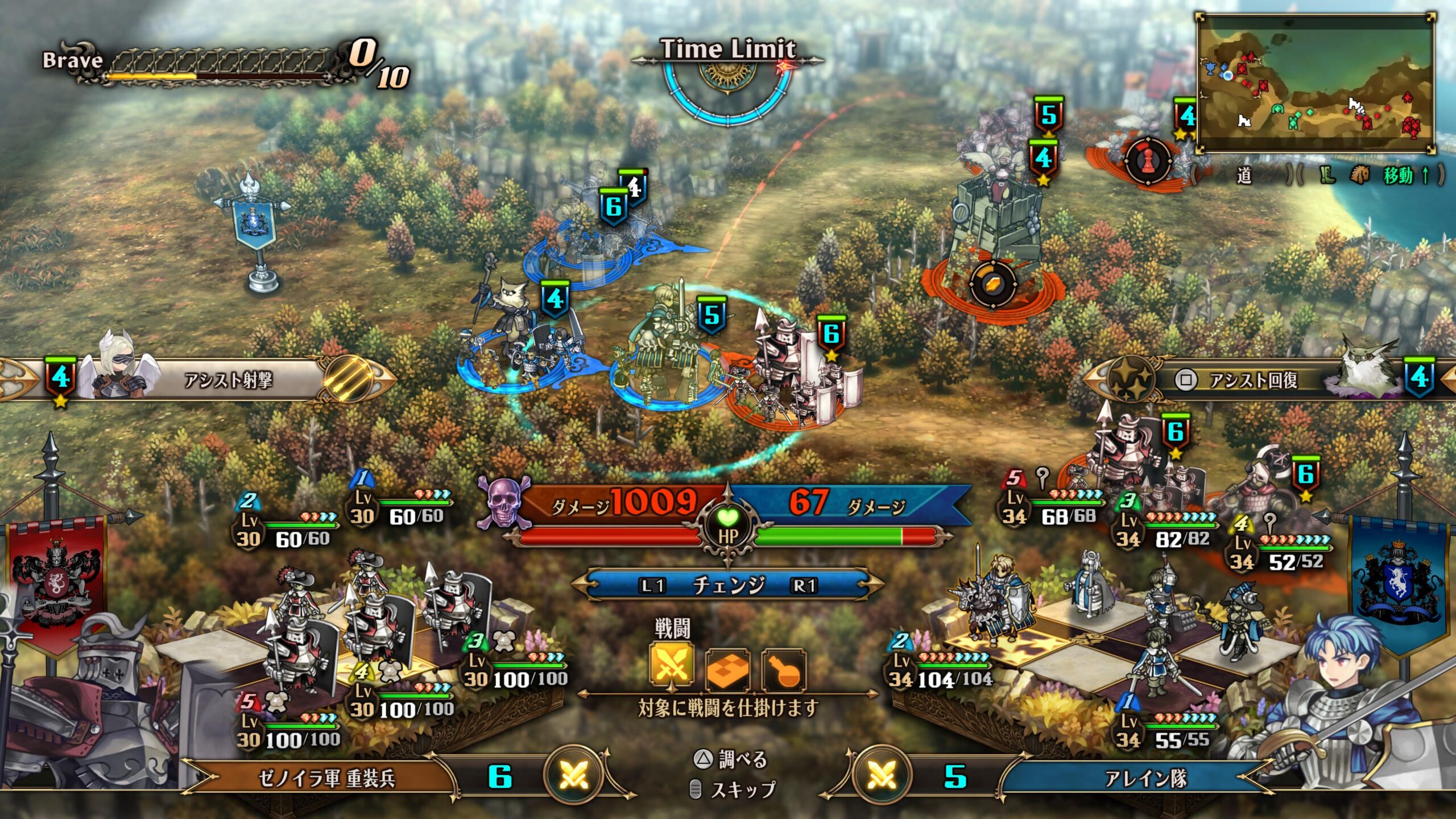Select the orange gem marker under the watchtower
The width and height of the screenshot is (1456, 819).
[x=992, y=283]
